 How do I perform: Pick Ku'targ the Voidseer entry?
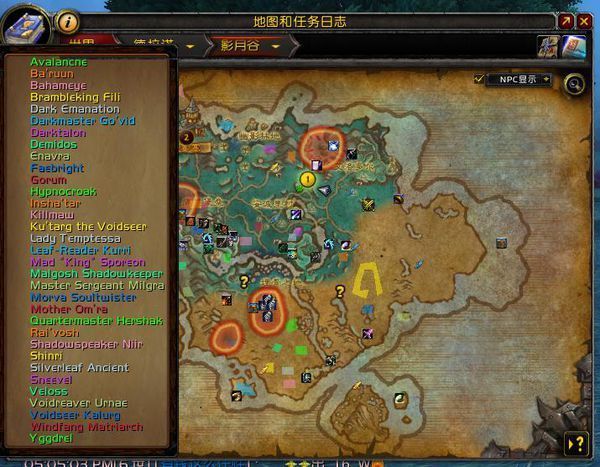click(x=87, y=227)
